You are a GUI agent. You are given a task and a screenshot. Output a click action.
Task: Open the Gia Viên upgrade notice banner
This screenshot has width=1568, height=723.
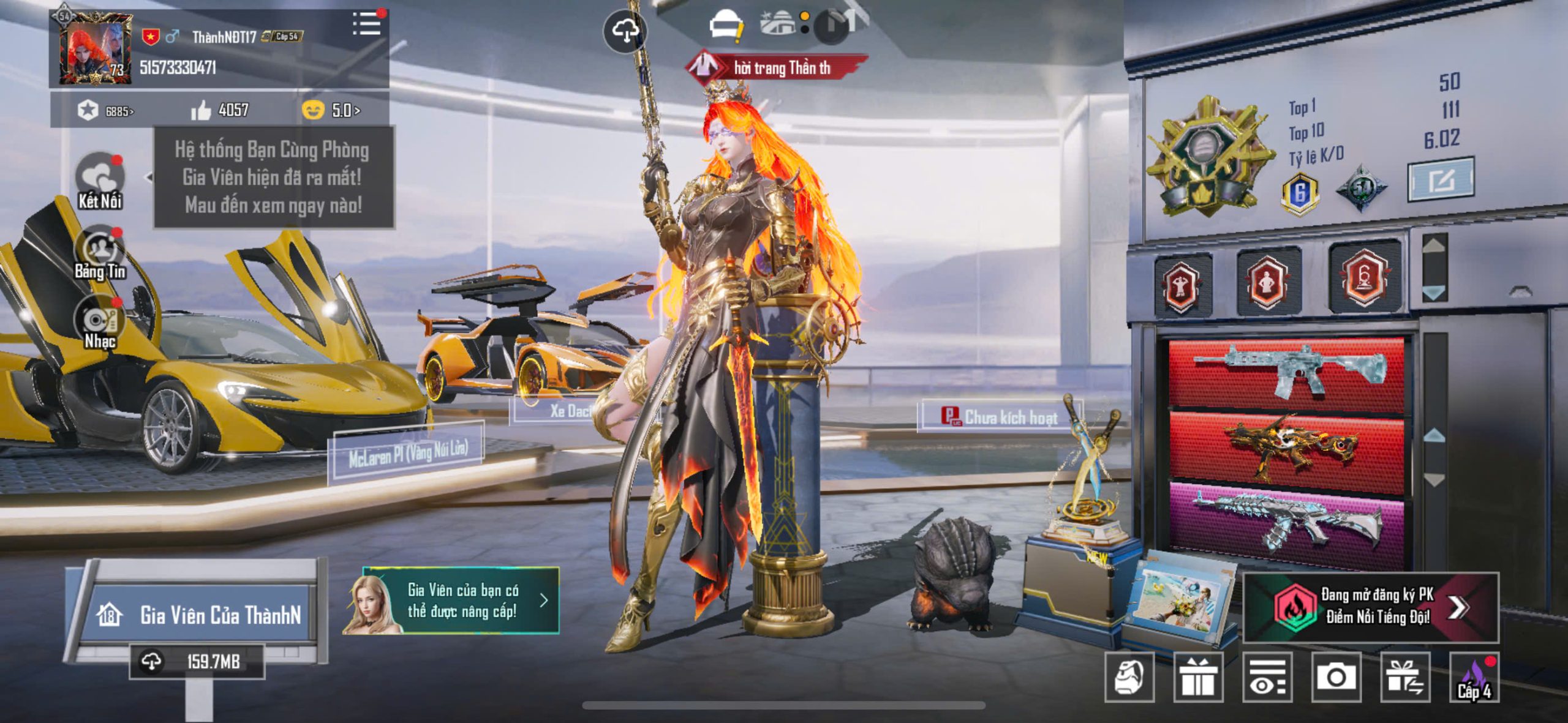pyautogui.click(x=451, y=601)
